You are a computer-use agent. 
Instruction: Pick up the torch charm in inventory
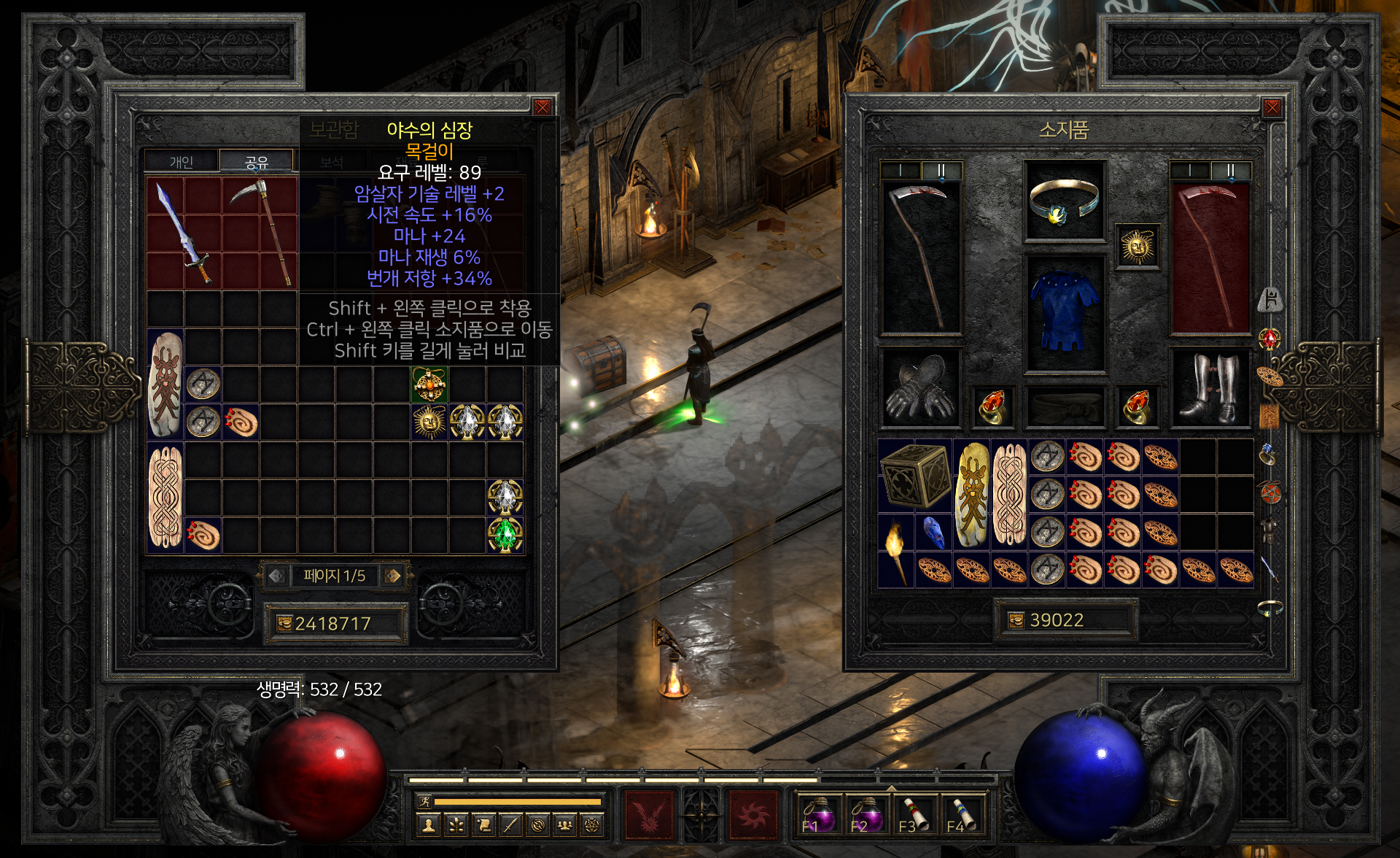(895, 552)
